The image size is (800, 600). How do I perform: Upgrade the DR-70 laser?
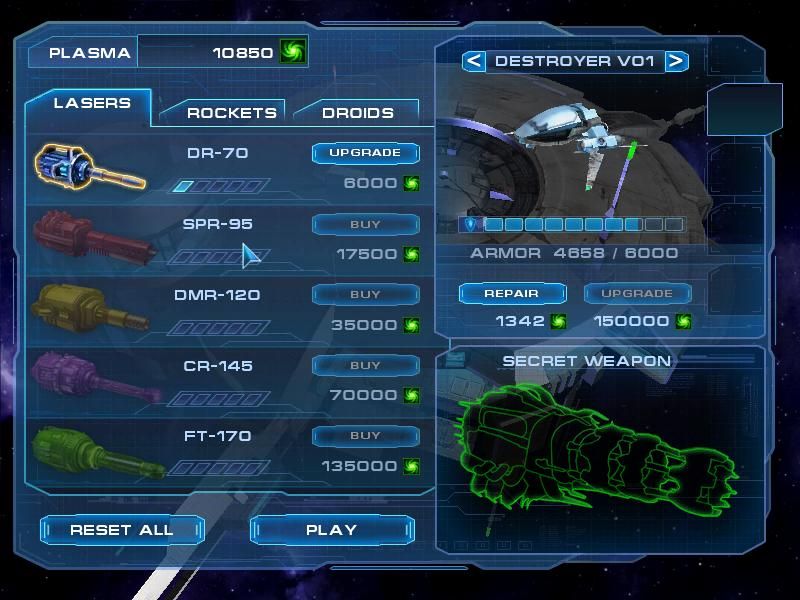tap(365, 153)
